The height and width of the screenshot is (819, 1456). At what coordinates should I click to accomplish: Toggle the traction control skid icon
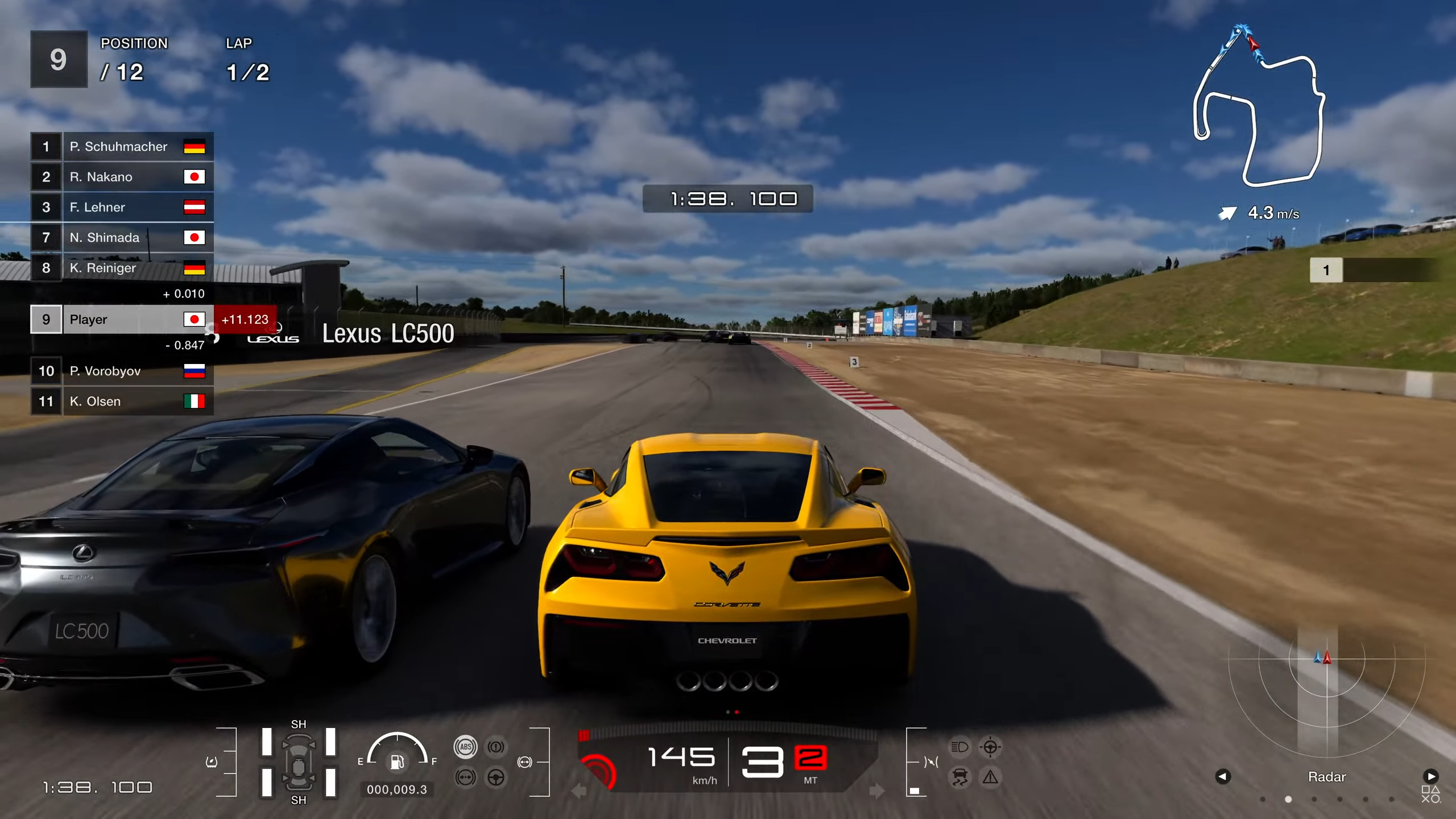point(960,777)
